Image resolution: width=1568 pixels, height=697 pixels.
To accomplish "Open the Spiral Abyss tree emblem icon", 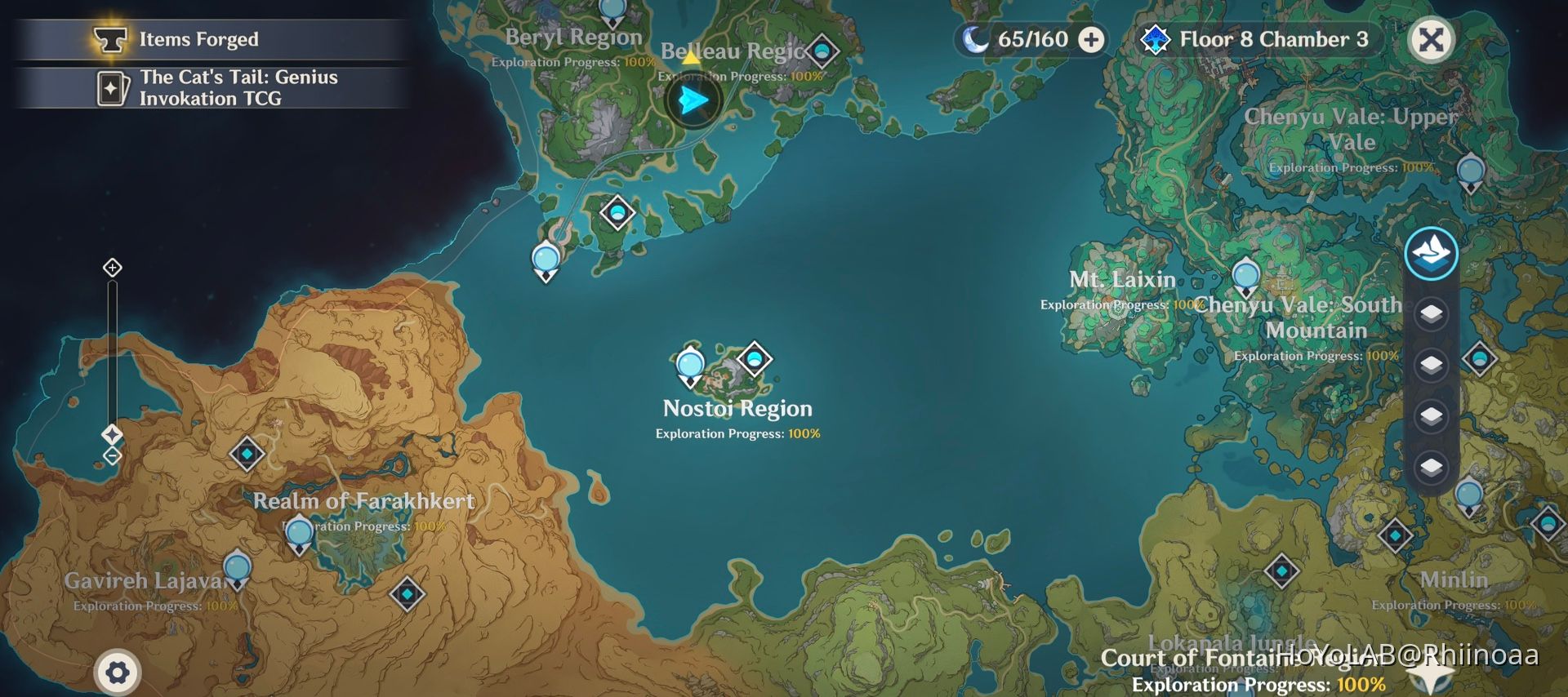I will tap(1155, 38).
